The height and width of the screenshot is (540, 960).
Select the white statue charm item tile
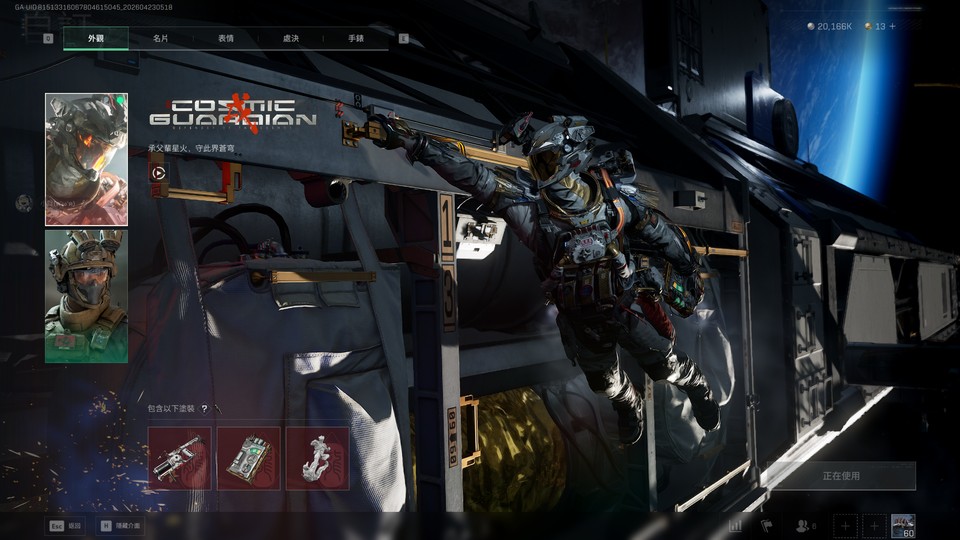(317, 458)
